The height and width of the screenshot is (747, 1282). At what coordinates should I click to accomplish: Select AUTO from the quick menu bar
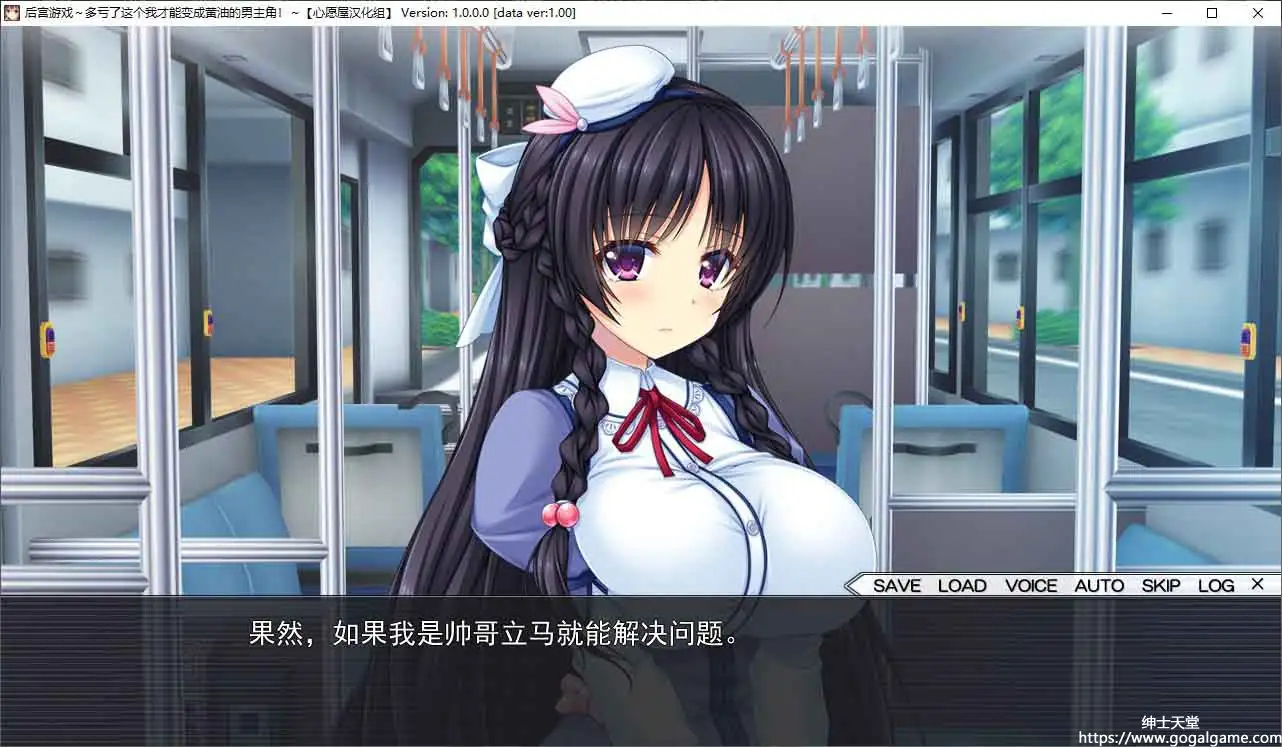pyautogui.click(x=1098, y=586)
